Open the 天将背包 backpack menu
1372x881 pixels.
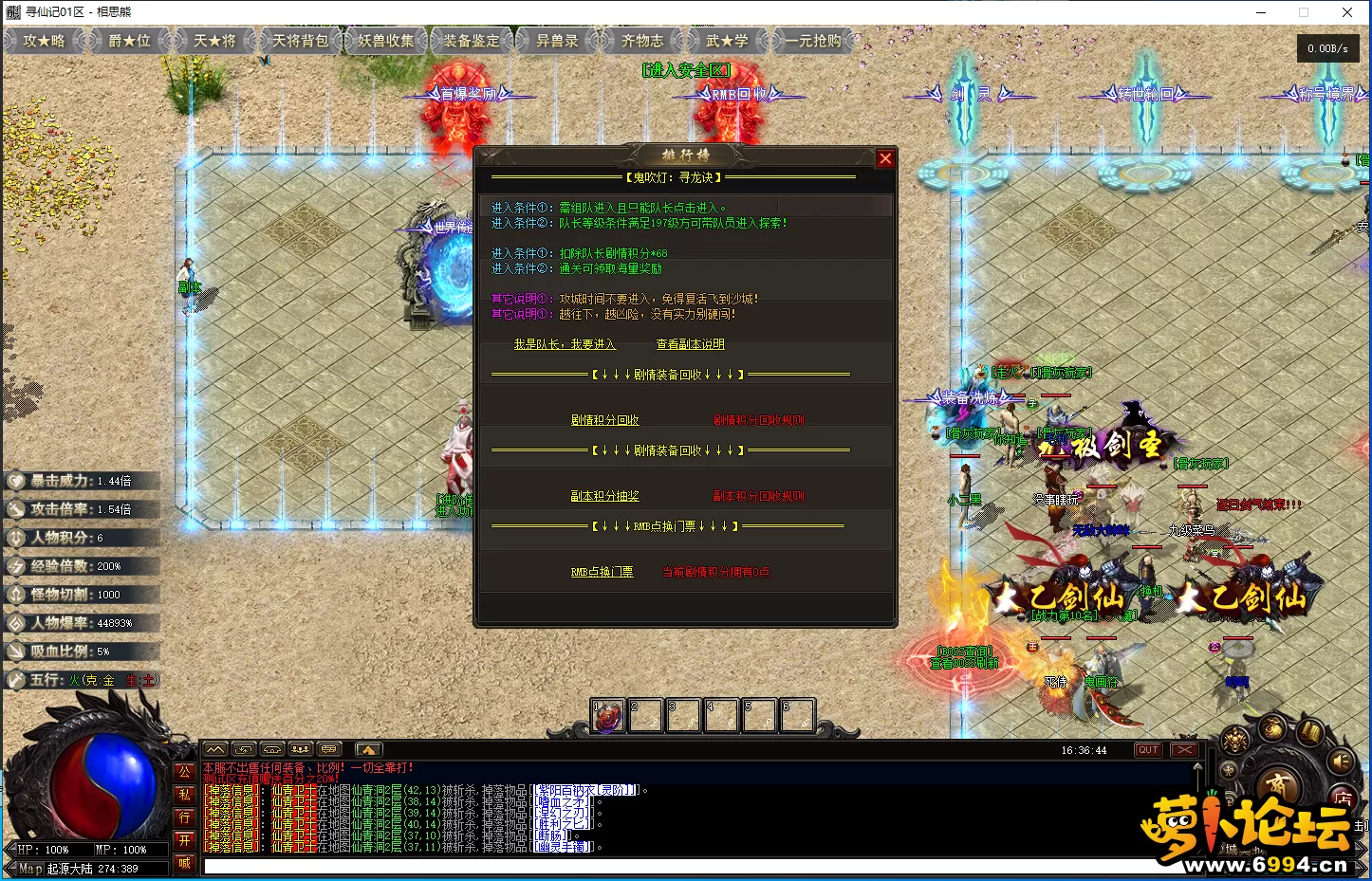point(300,41)
